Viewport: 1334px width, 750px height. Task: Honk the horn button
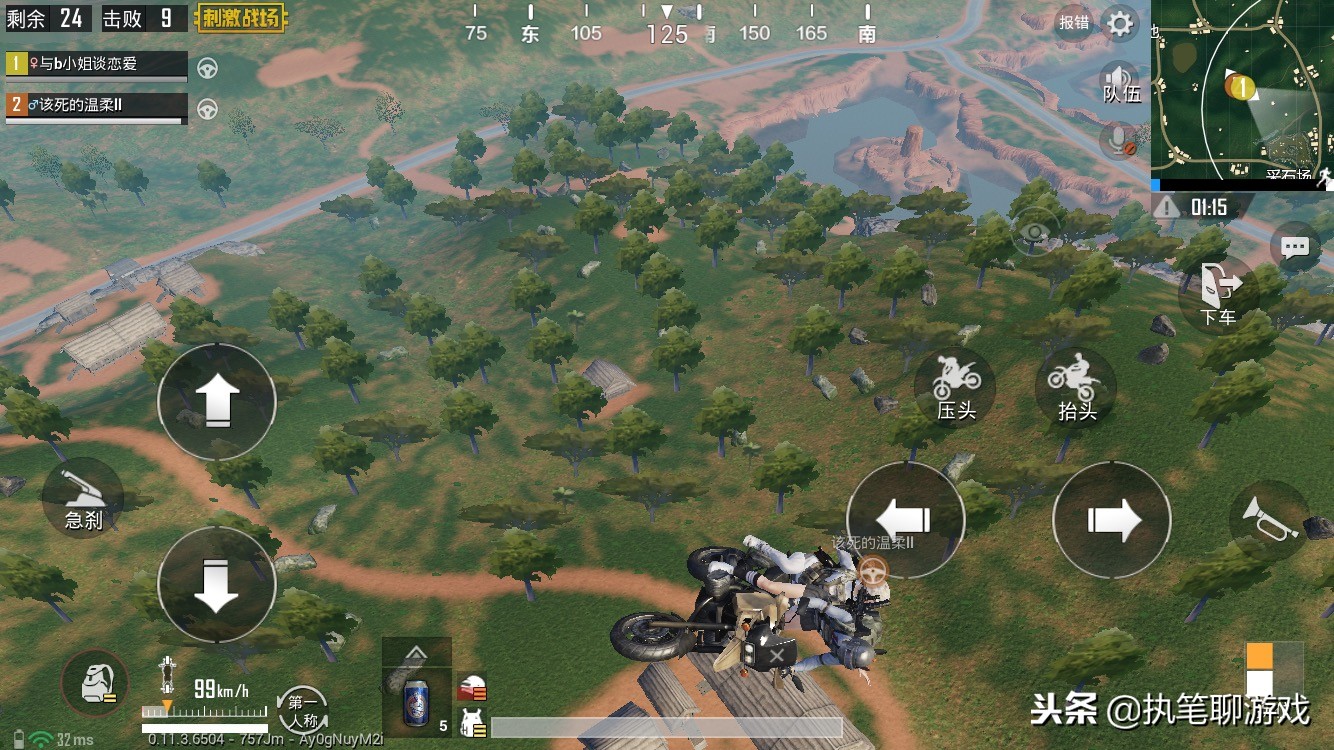tap(1268, 519)
